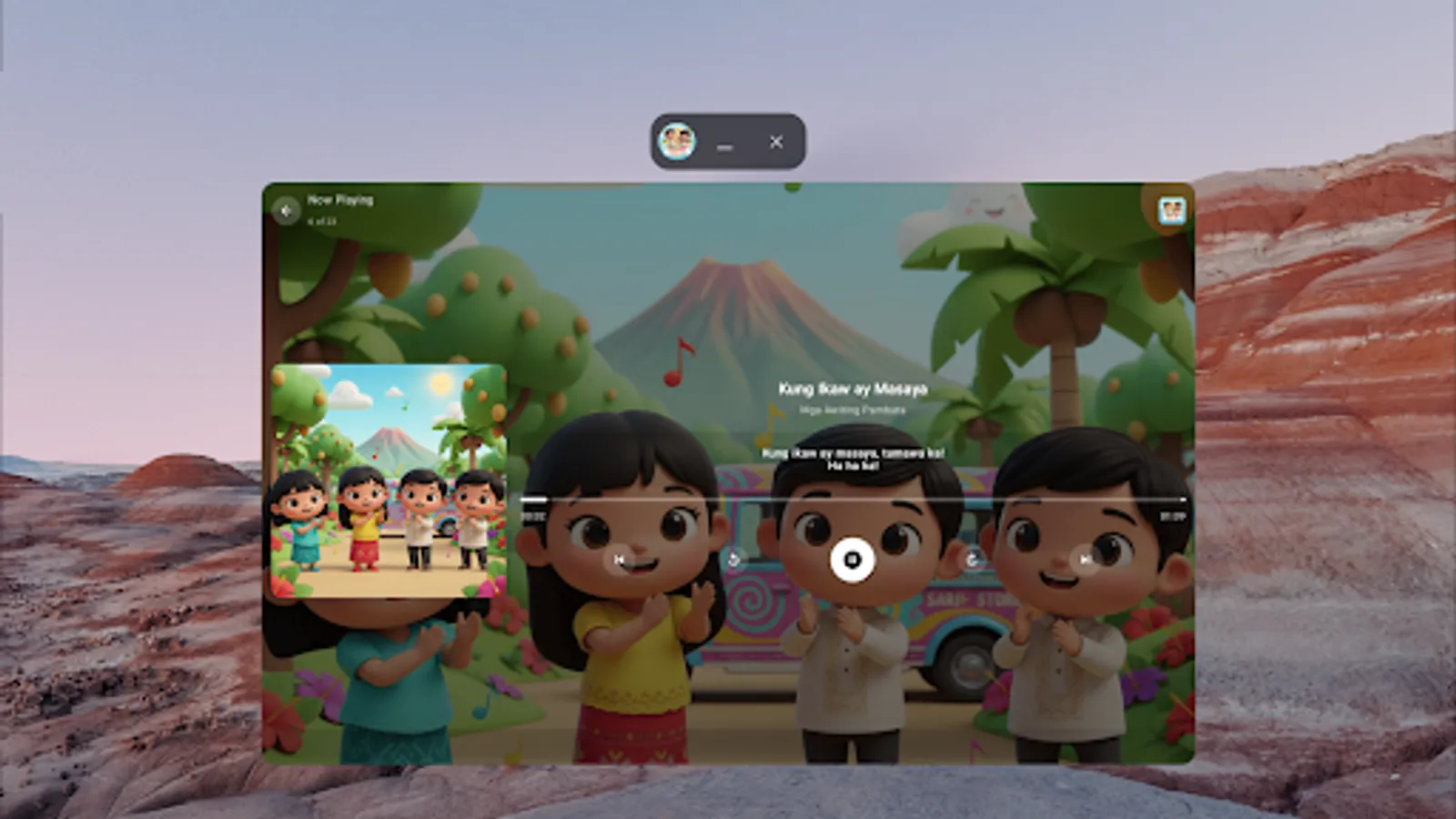Skip to the previous track

point(618,561)
